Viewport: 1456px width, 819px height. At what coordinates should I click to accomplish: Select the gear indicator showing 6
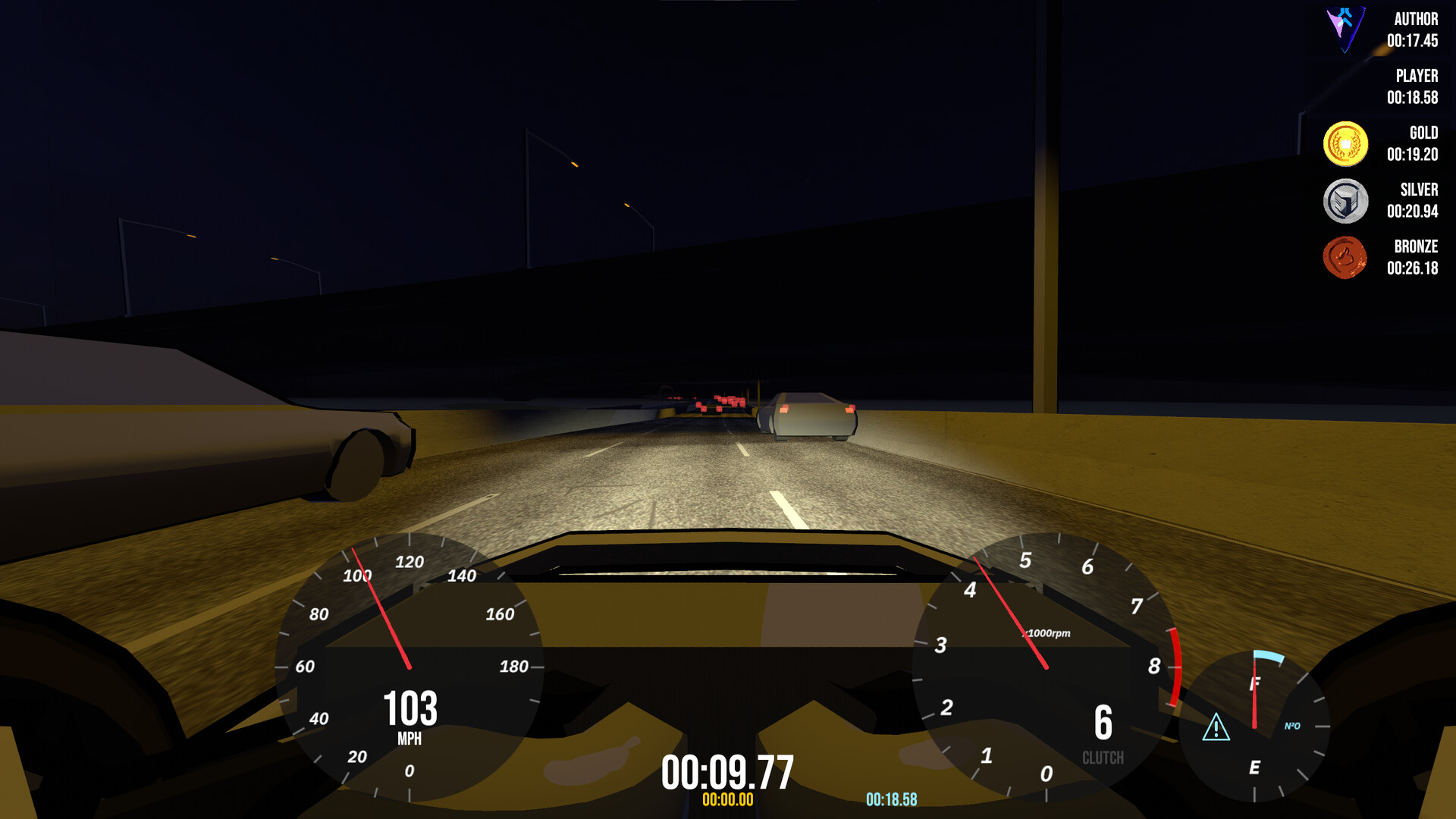(1104, 721)
